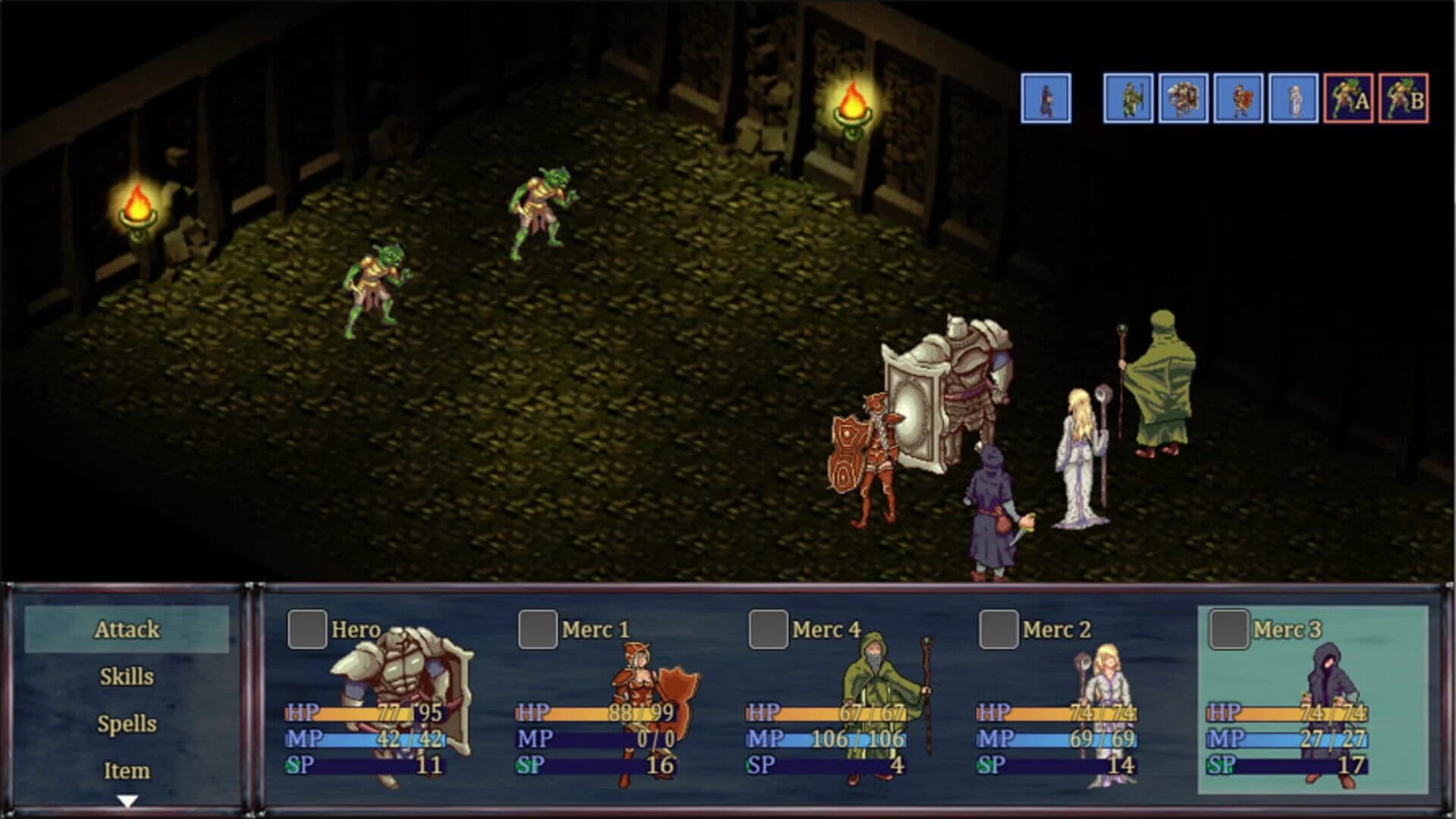1456x819 pixels.
Task: Select the armored knight icon in the turn order bar
Action: click(x=1182, y=99)
